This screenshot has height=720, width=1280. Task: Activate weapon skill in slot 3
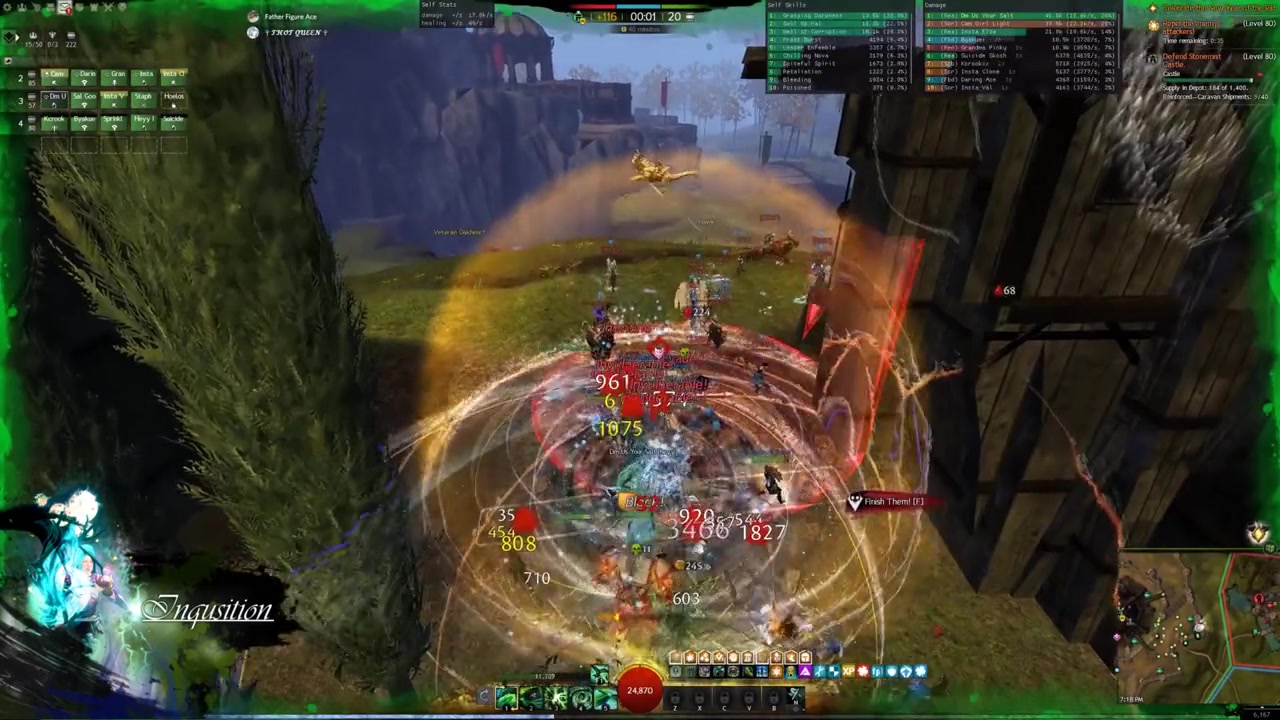(x=556, y=697)
